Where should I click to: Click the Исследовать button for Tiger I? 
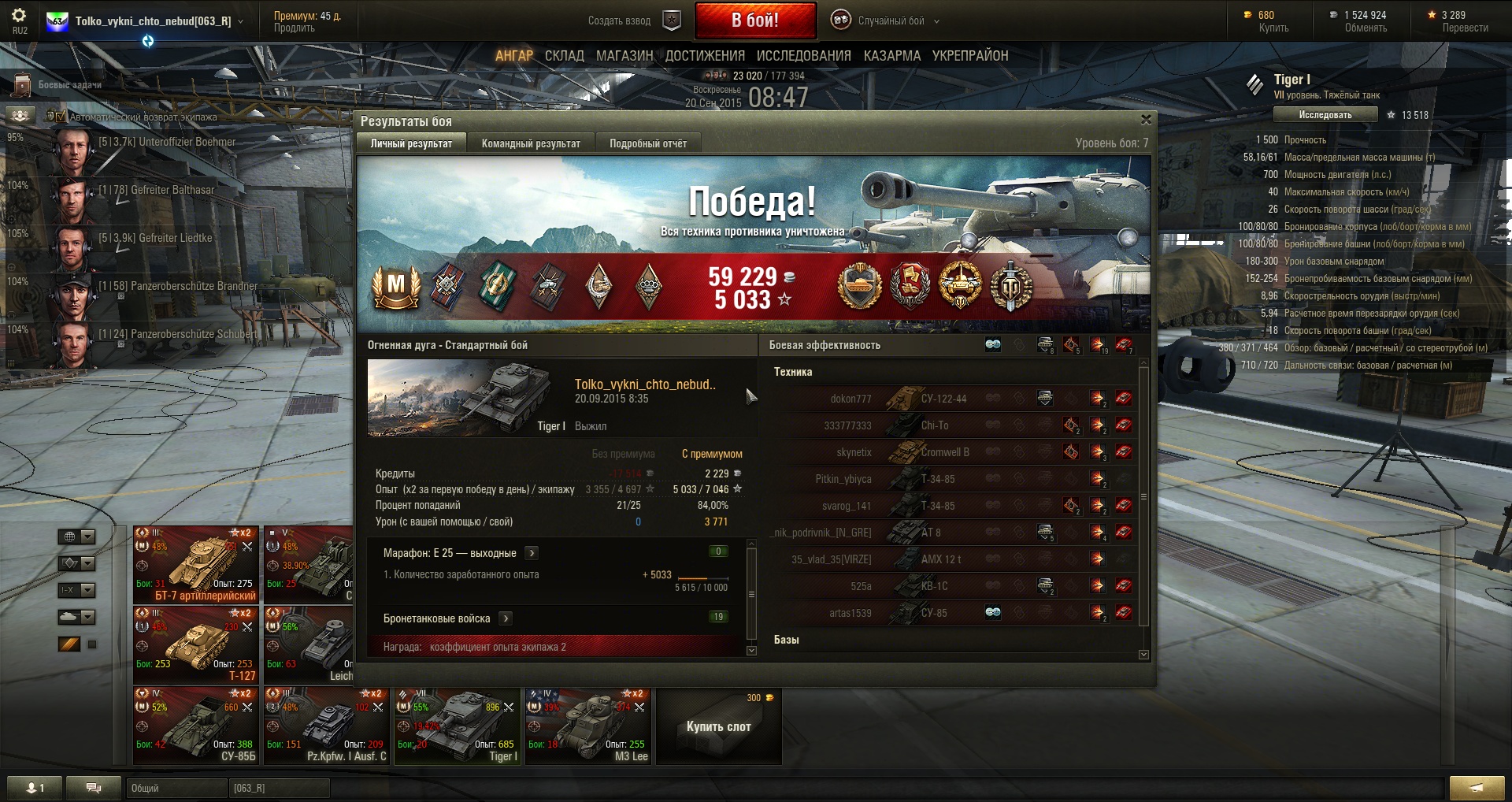point(1325,115)
